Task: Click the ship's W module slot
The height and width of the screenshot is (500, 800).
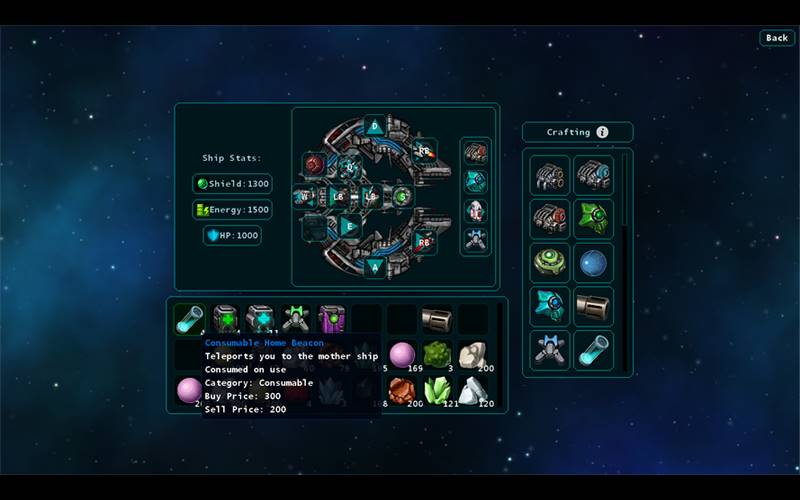Action: 306,196
